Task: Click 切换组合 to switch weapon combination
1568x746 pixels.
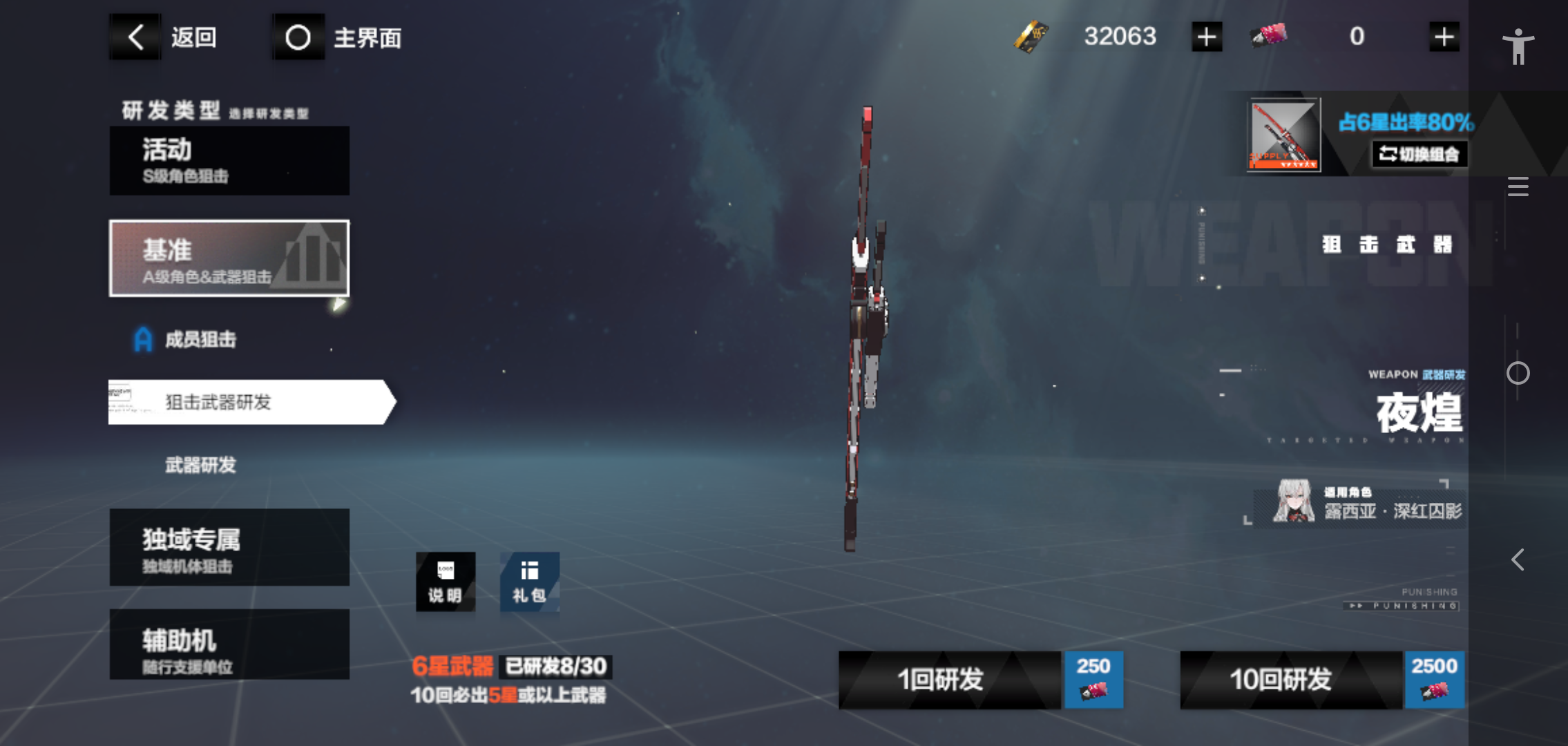Action: click(x=1419, y=155)
